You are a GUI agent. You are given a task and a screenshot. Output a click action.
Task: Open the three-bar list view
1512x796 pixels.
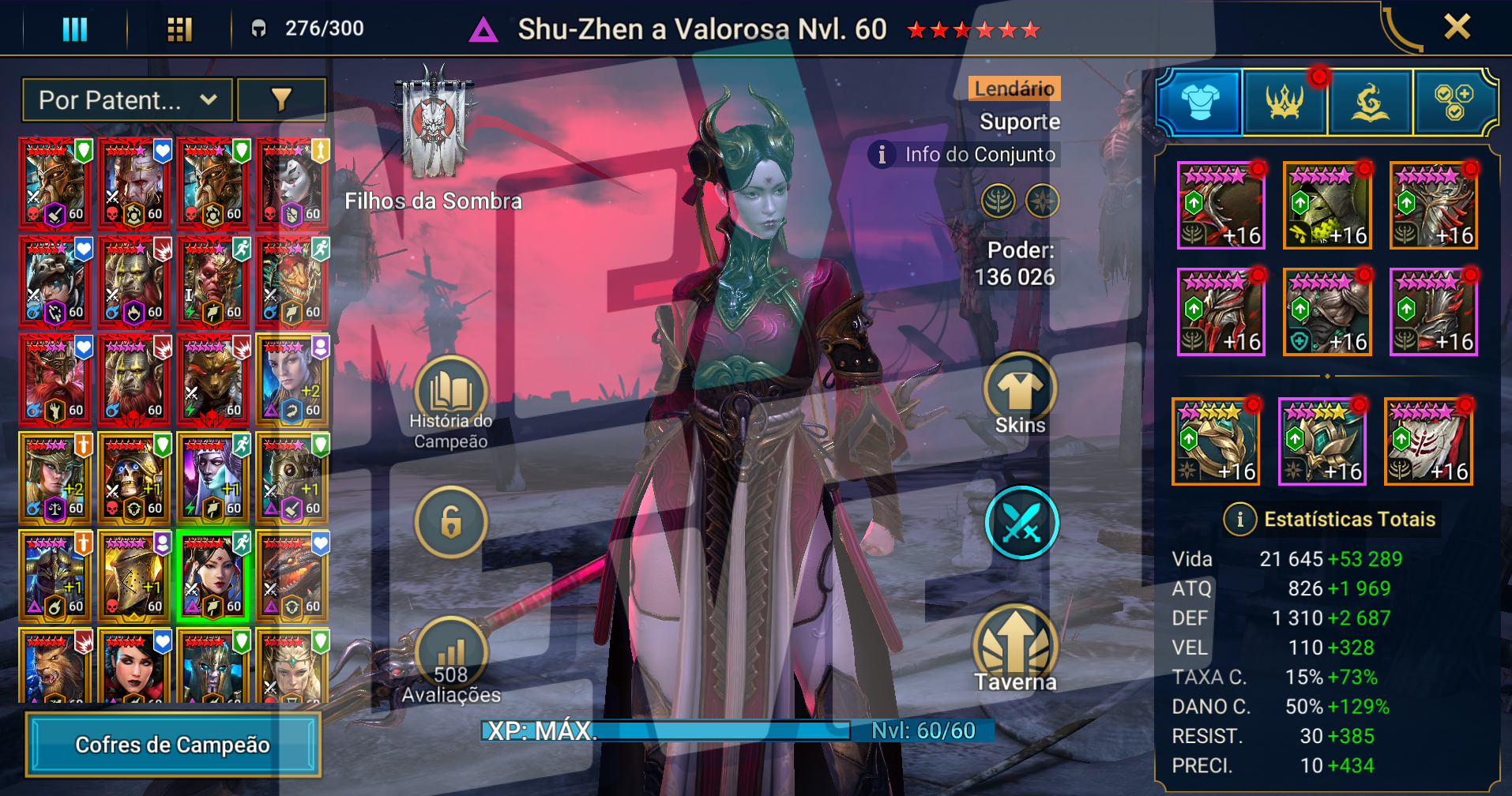point(75,30)
